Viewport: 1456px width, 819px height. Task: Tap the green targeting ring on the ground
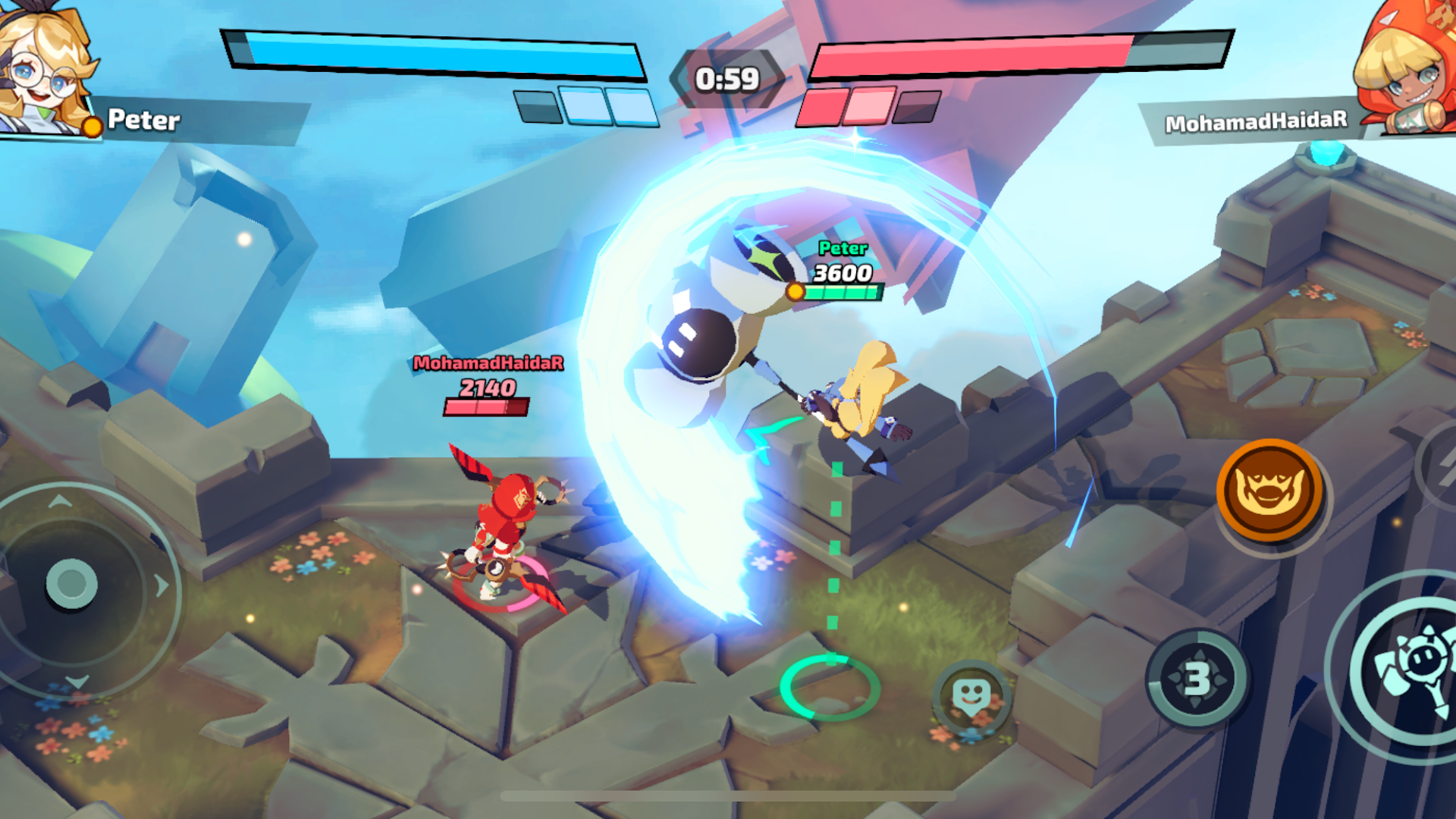[x=828, y=686]
